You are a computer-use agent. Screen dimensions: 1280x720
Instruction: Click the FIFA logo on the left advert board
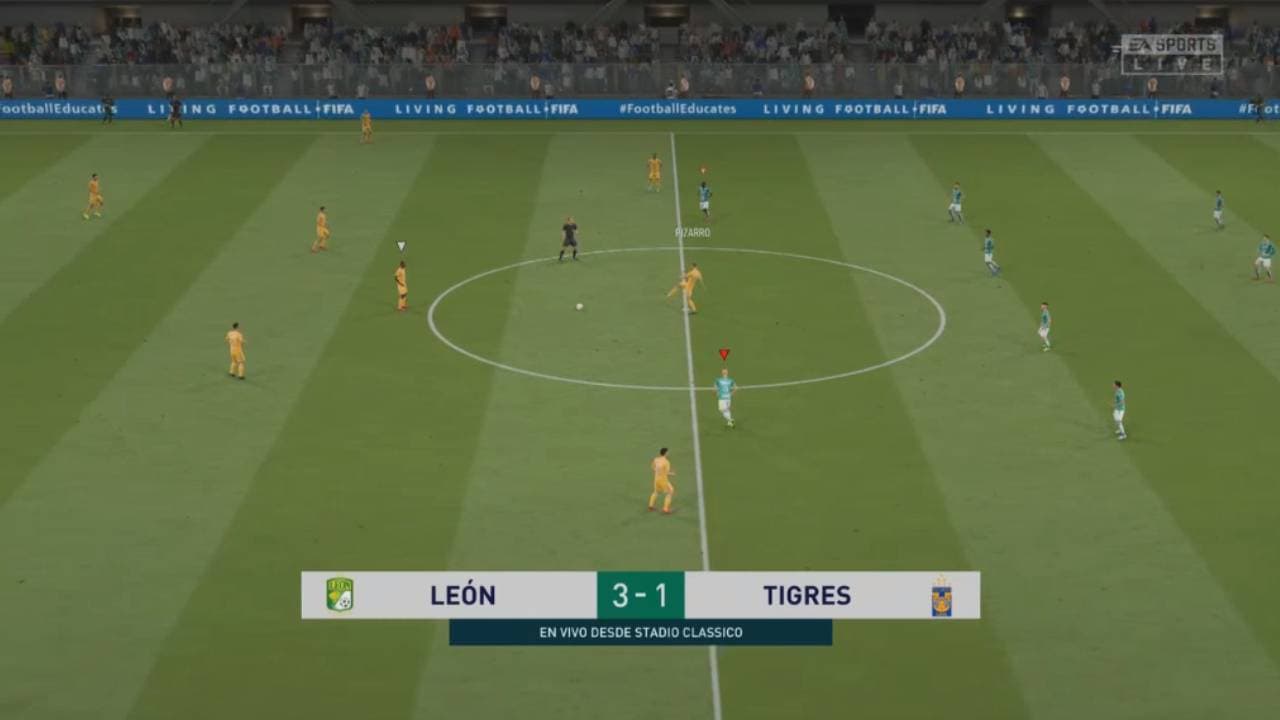click(336, 107)
